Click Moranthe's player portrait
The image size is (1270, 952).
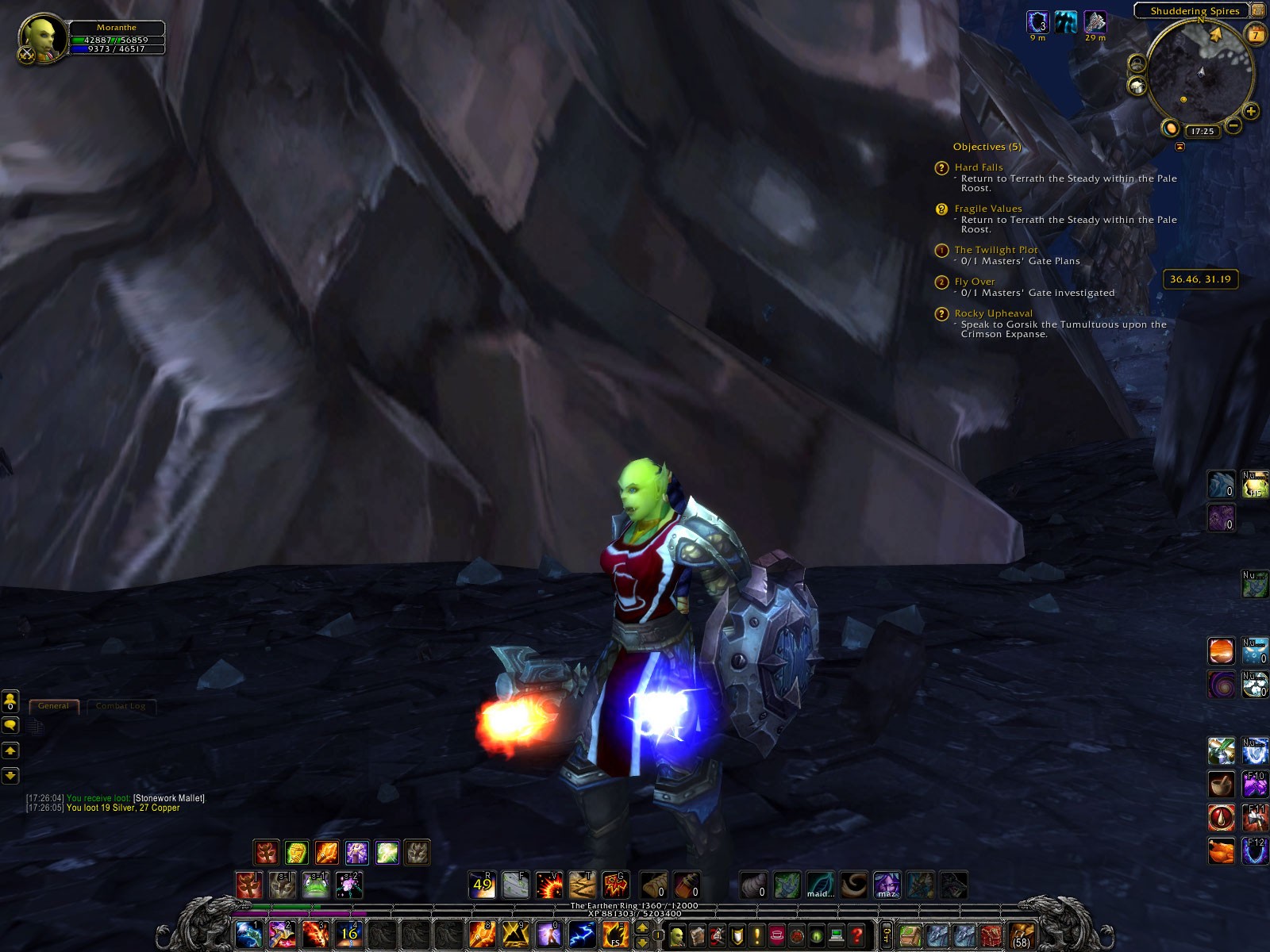point(41,38)
